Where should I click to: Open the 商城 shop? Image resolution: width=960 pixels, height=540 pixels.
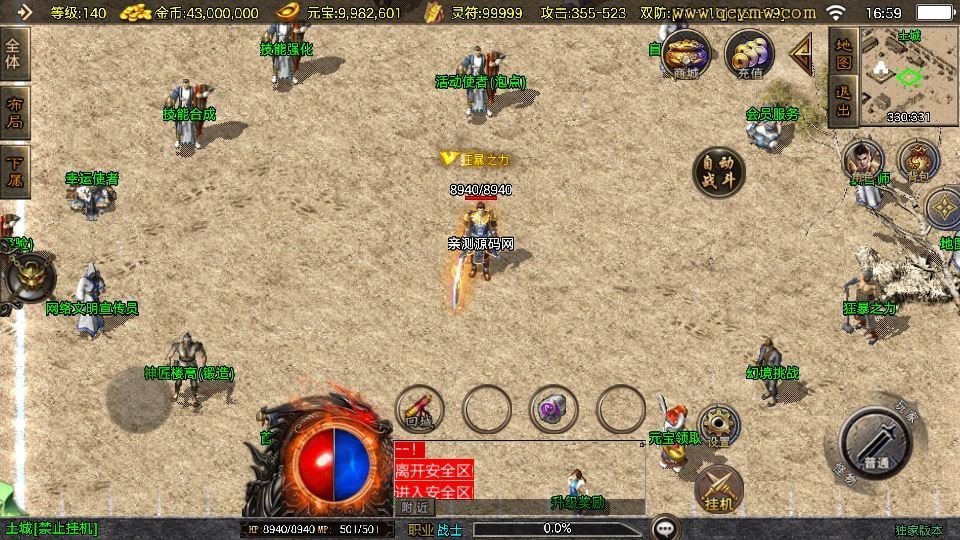pyautogui.click(x=686, y=53)
